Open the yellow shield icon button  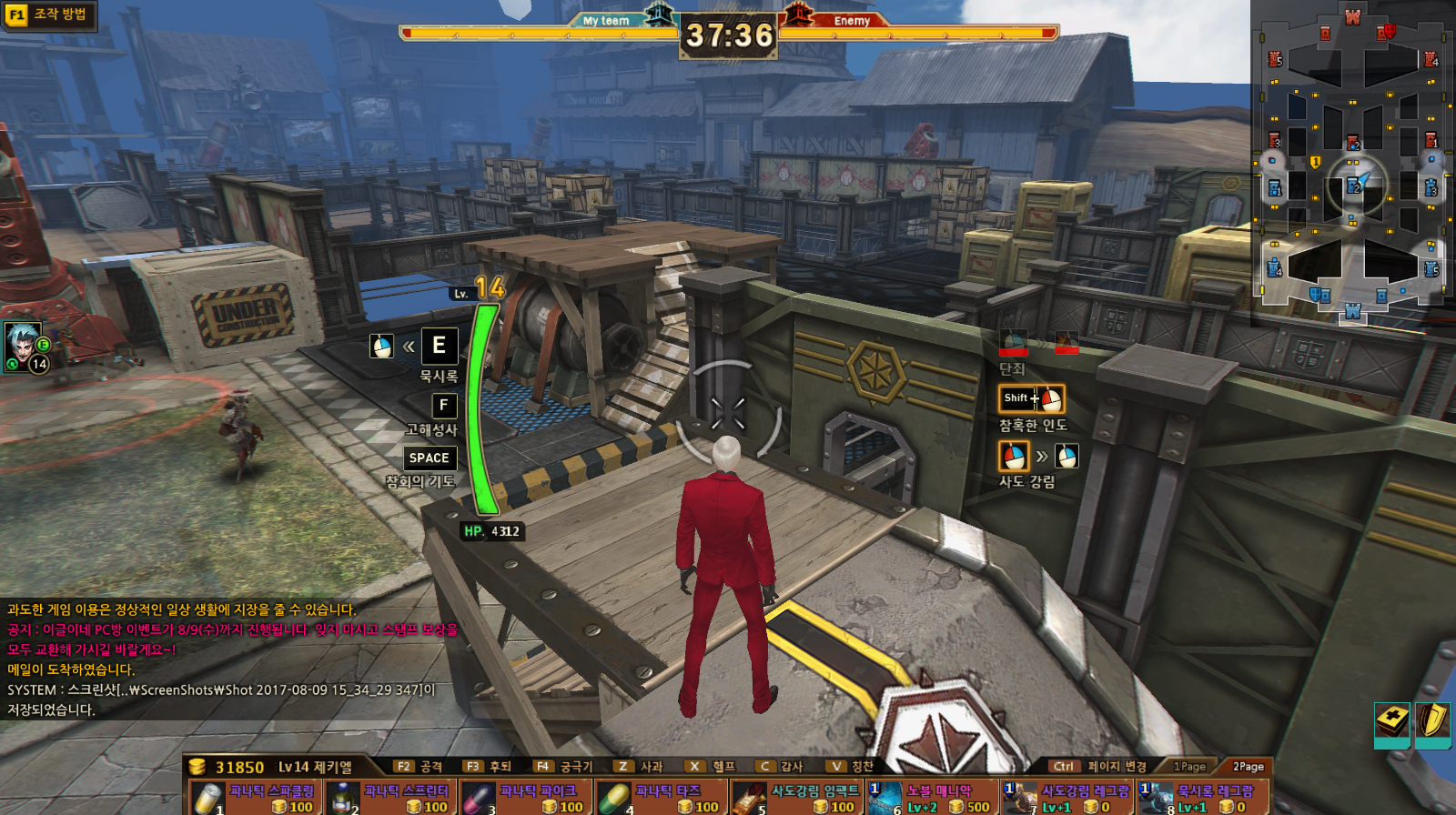click(x=1433, y=722)
